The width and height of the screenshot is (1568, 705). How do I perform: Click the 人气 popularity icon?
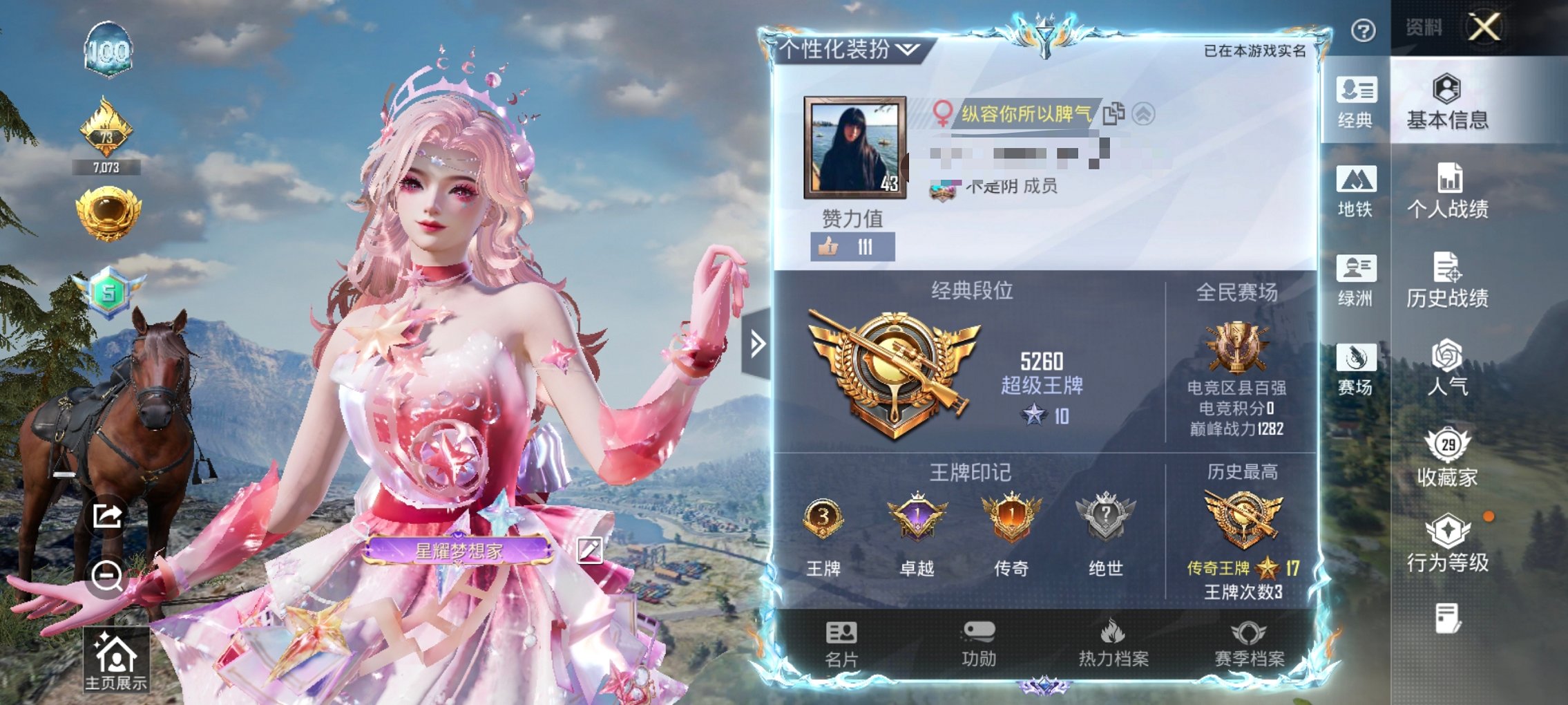point(1449,370)
